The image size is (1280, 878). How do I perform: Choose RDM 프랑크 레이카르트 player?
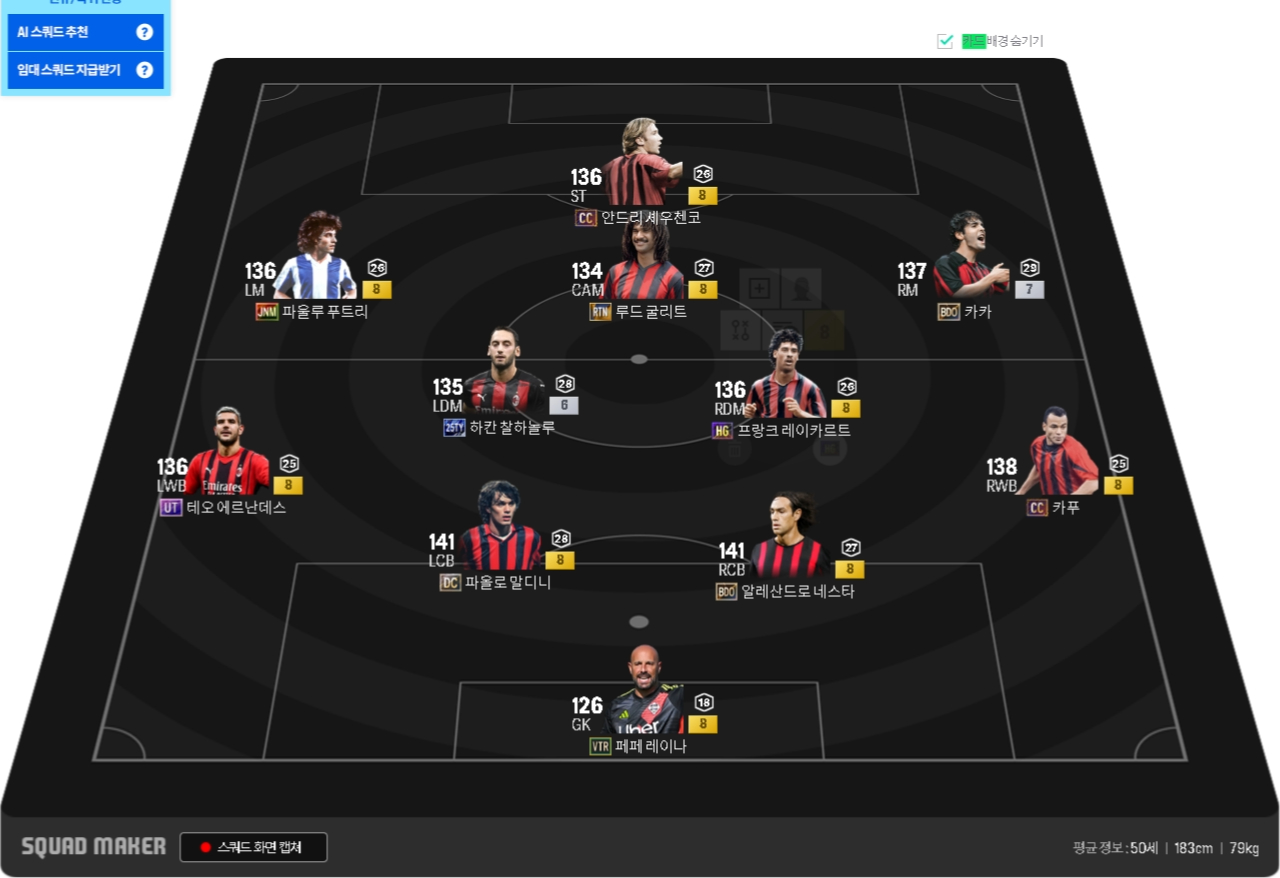(786, 380)
